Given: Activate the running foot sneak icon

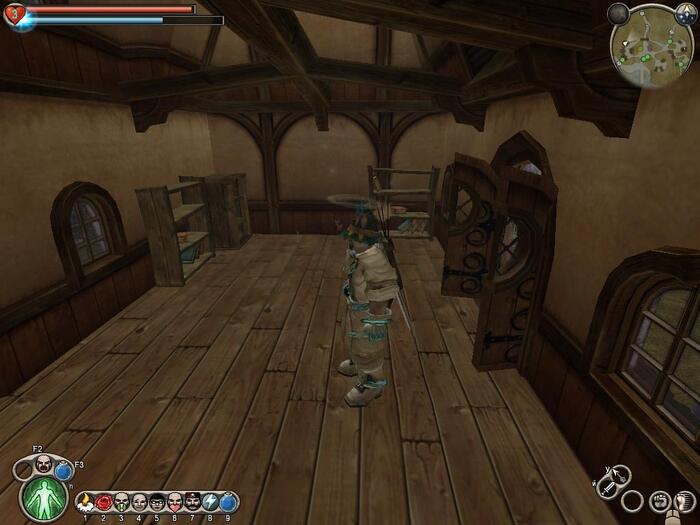Looking at the screenshot, I should [x=684, y=498].
